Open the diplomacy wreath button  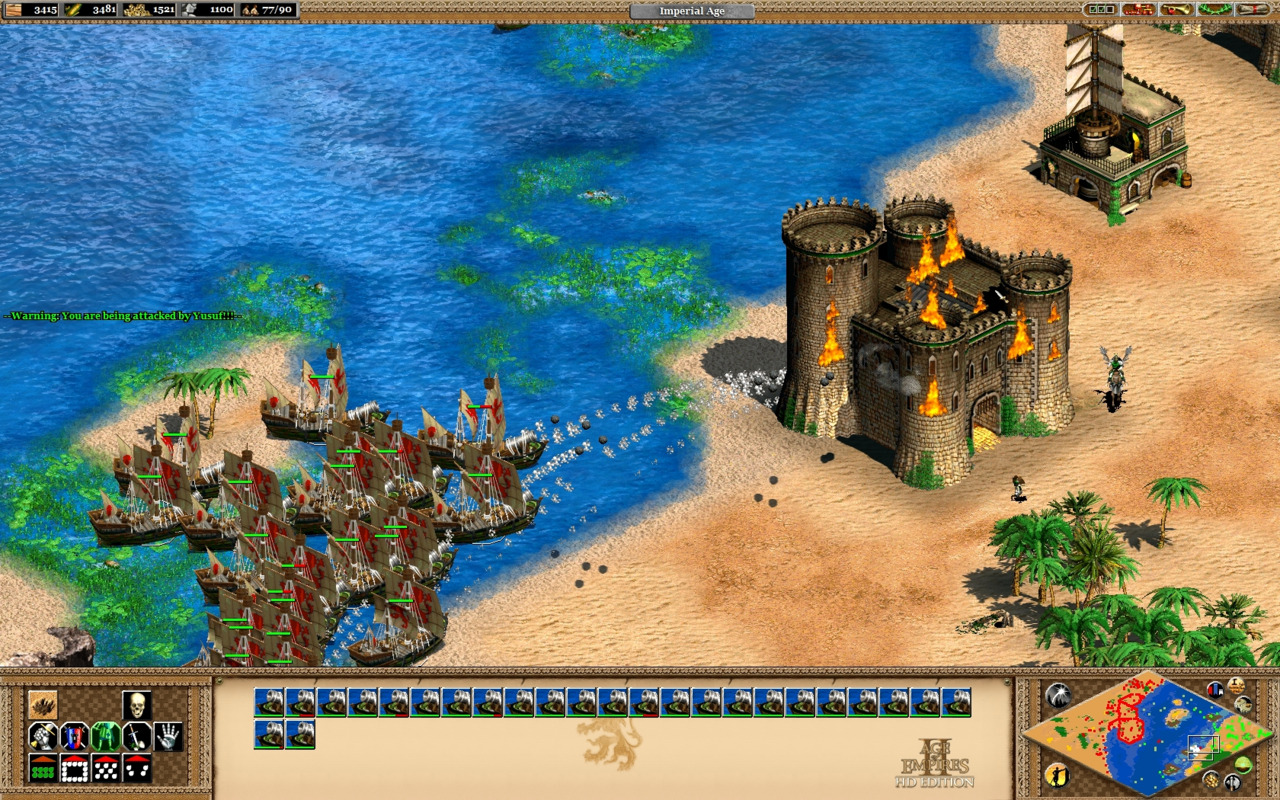(x=1213, y=10)
